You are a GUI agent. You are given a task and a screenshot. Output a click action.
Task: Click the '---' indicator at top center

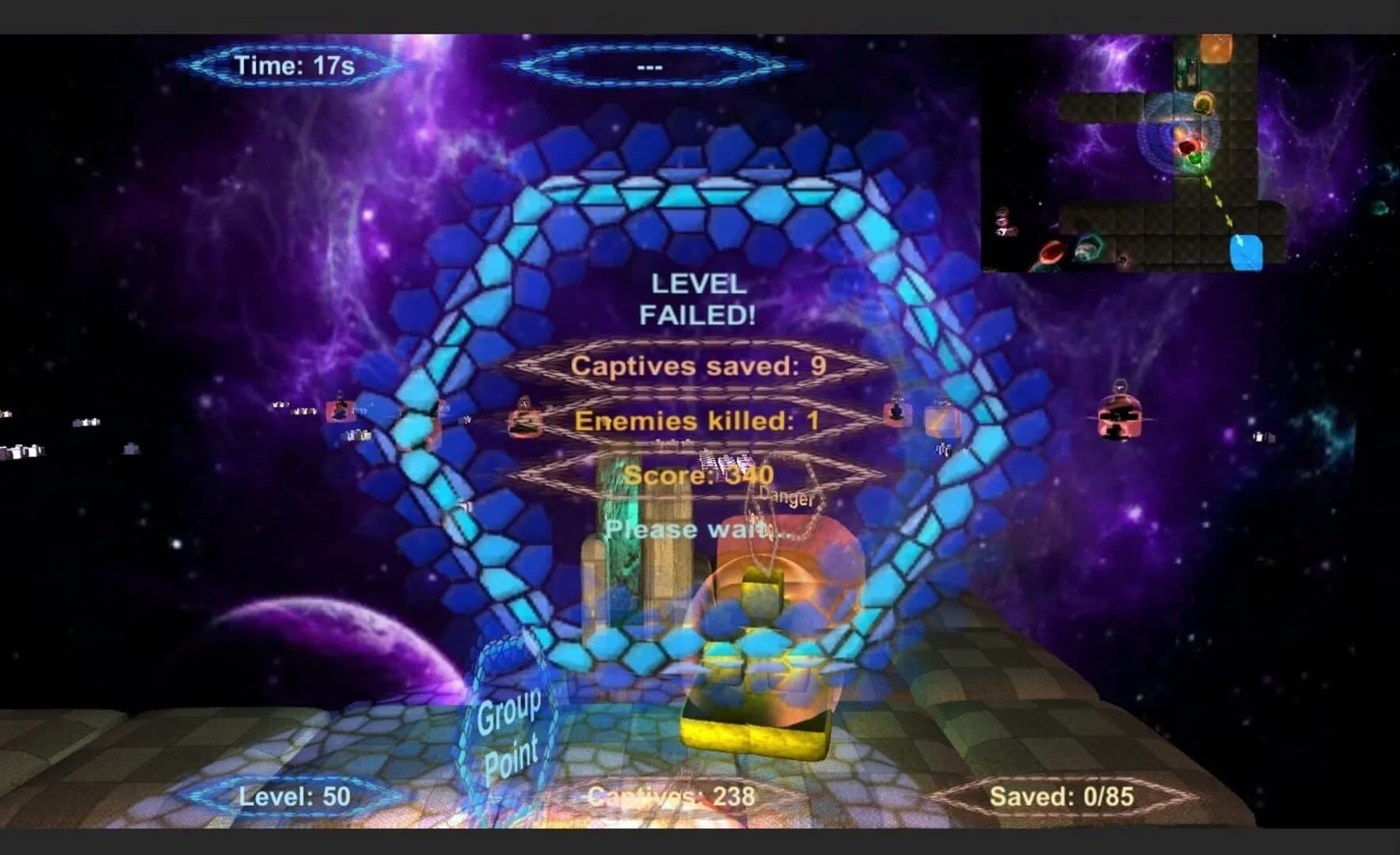651,67
